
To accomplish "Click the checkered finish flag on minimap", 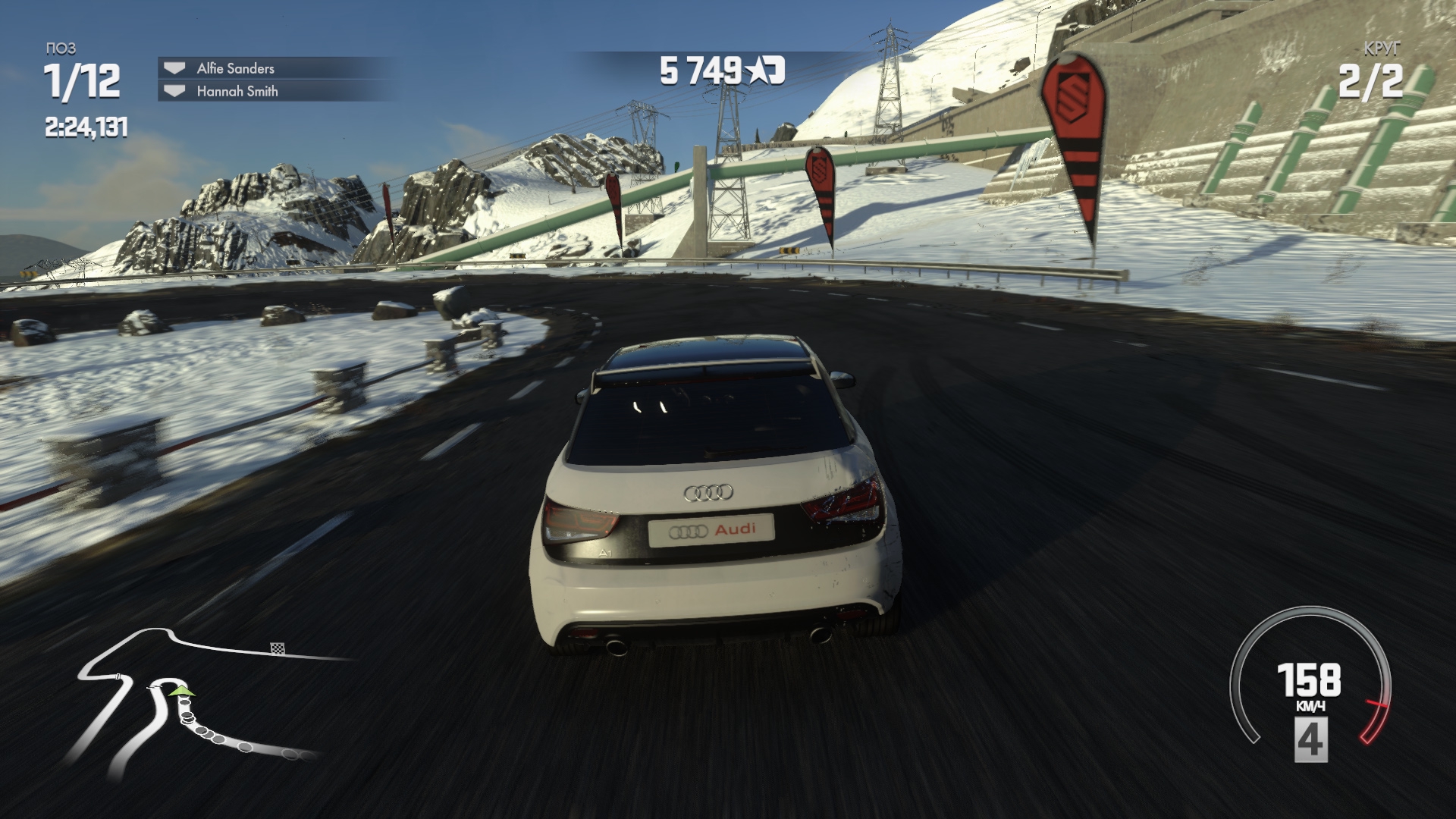I will (278, 648).
